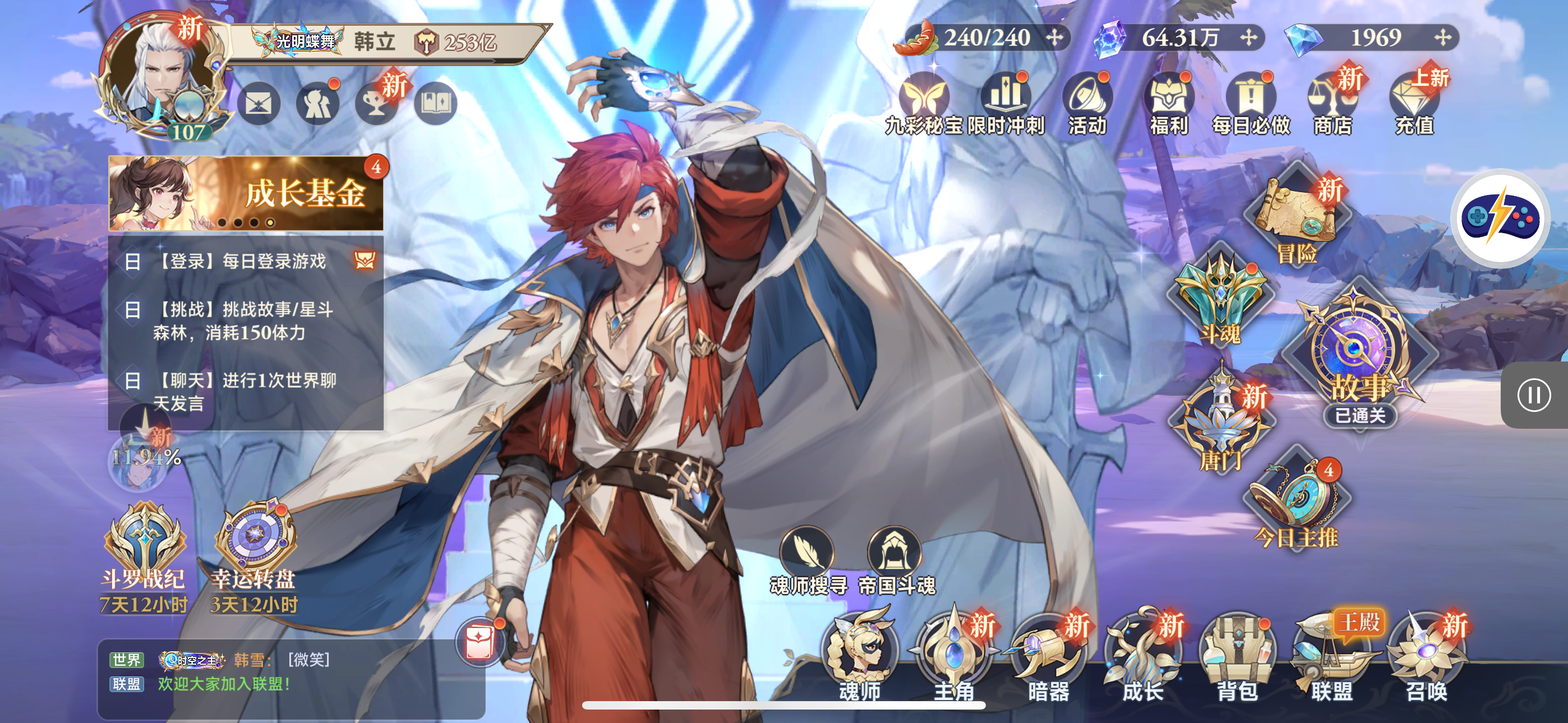Open the 联盟 alliance menu
Screen dimensions: 1568x723
[1332, 654]
